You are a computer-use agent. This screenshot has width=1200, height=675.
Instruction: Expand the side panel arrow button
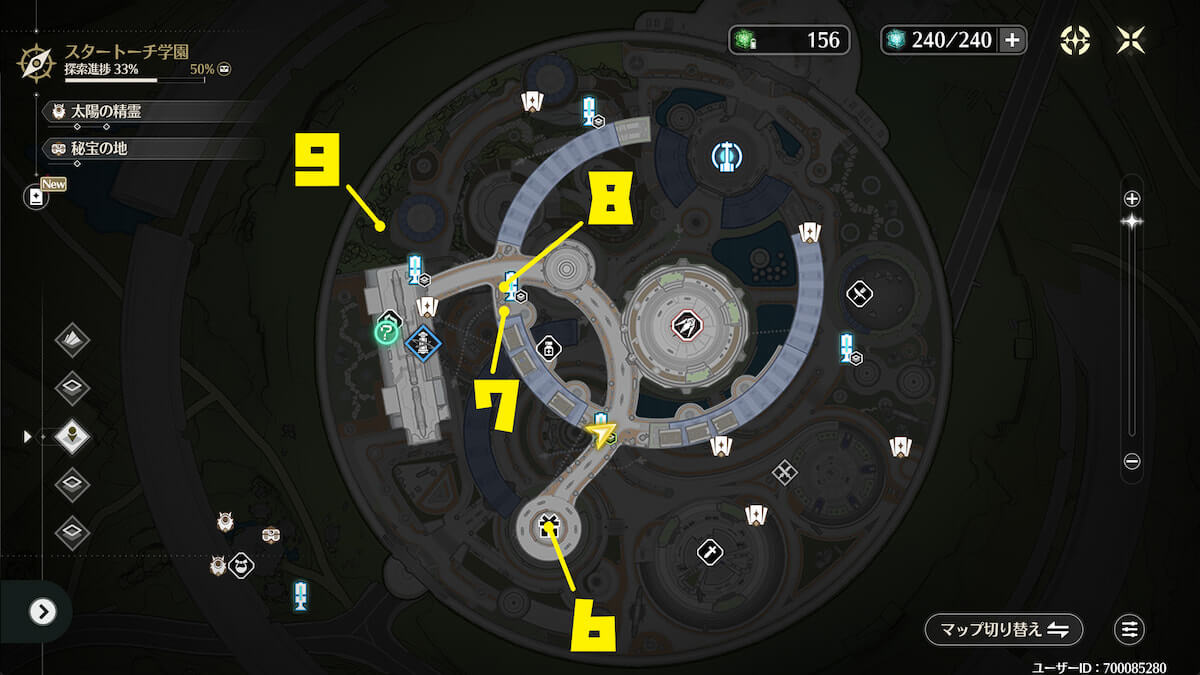pyautogui.click(x=42, y=611)
